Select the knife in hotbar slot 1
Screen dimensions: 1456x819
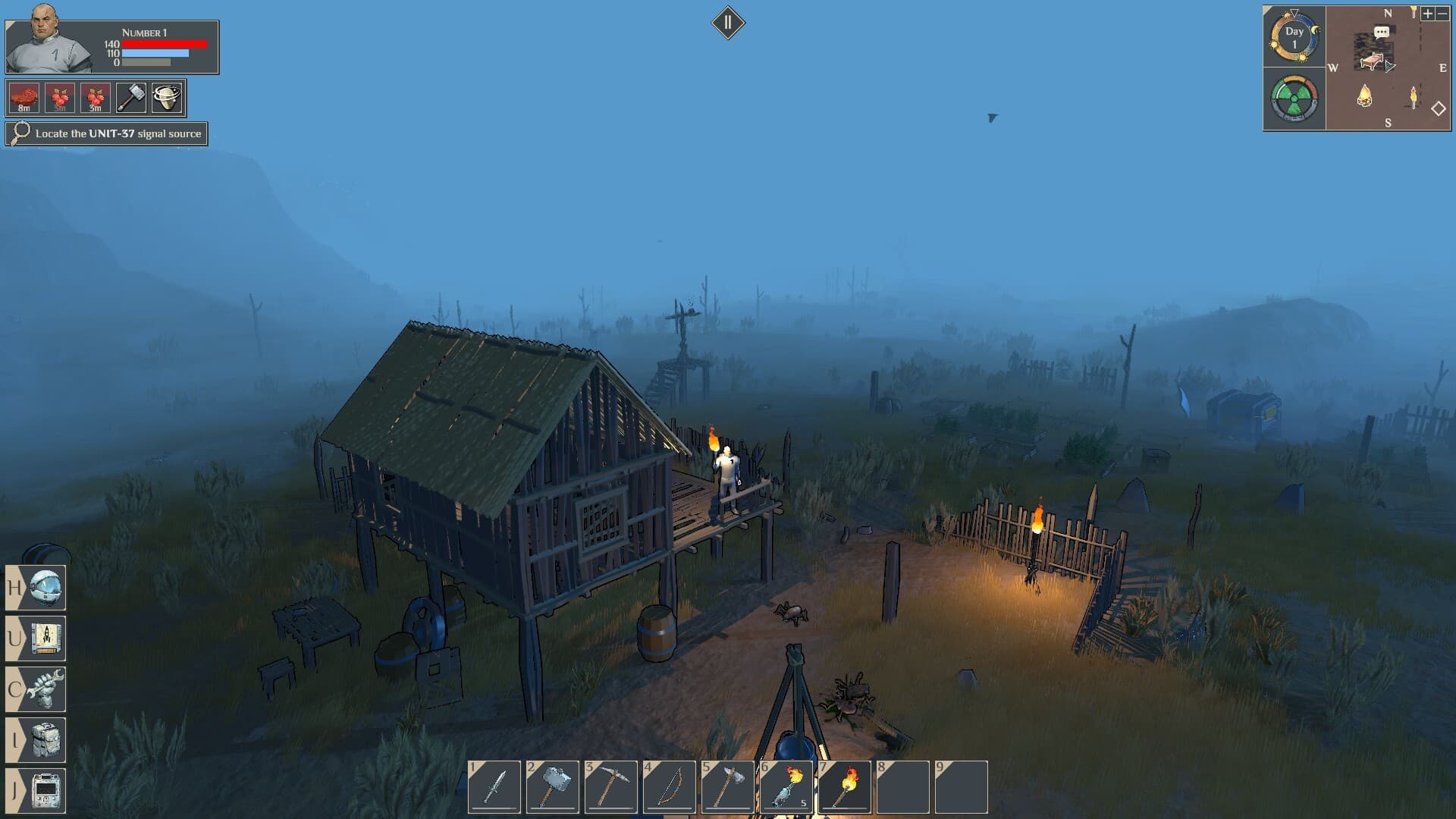click(x=494, y=787)
